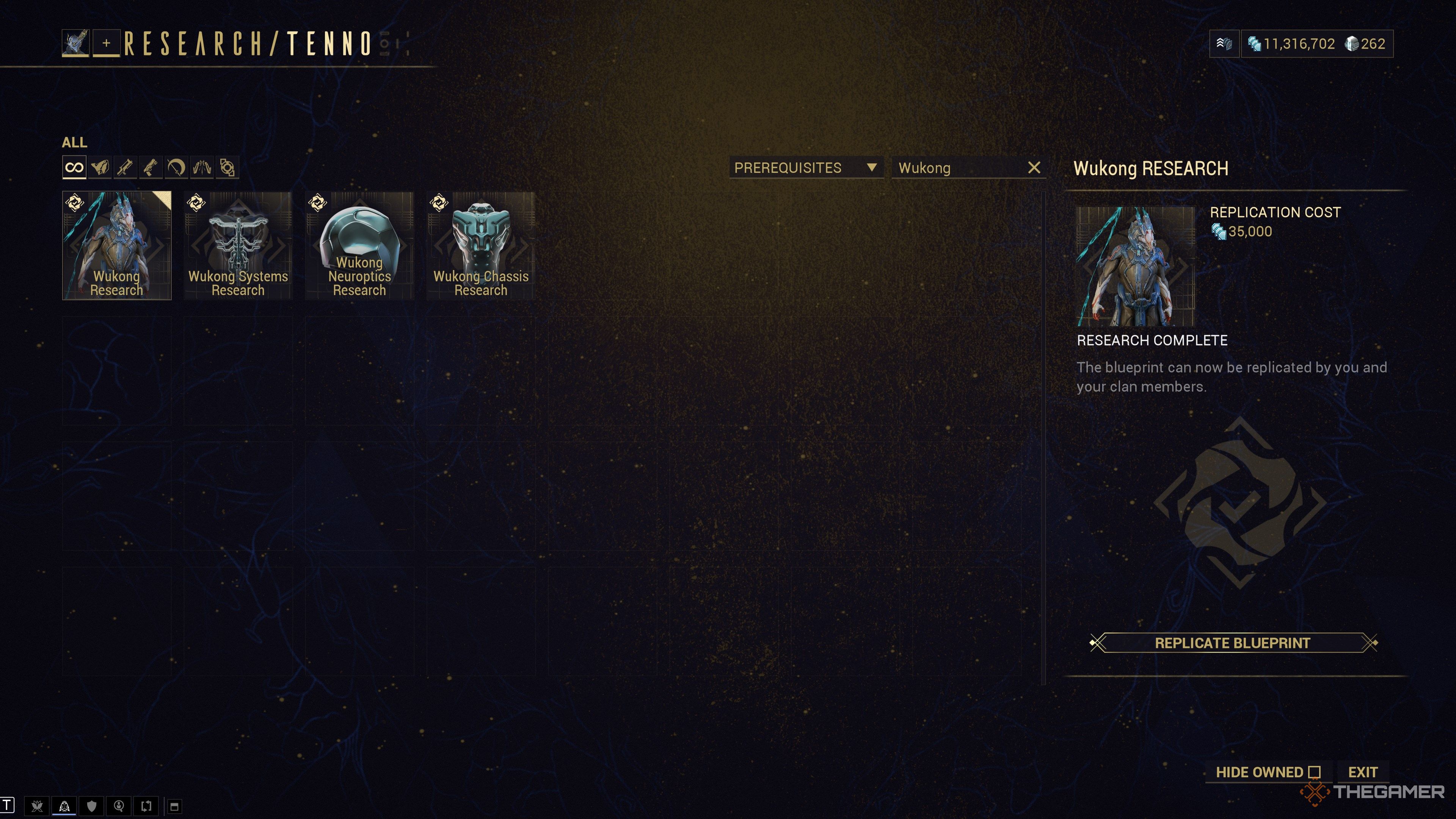Filter by the melee scythe weapon icon

coord(176,167)
